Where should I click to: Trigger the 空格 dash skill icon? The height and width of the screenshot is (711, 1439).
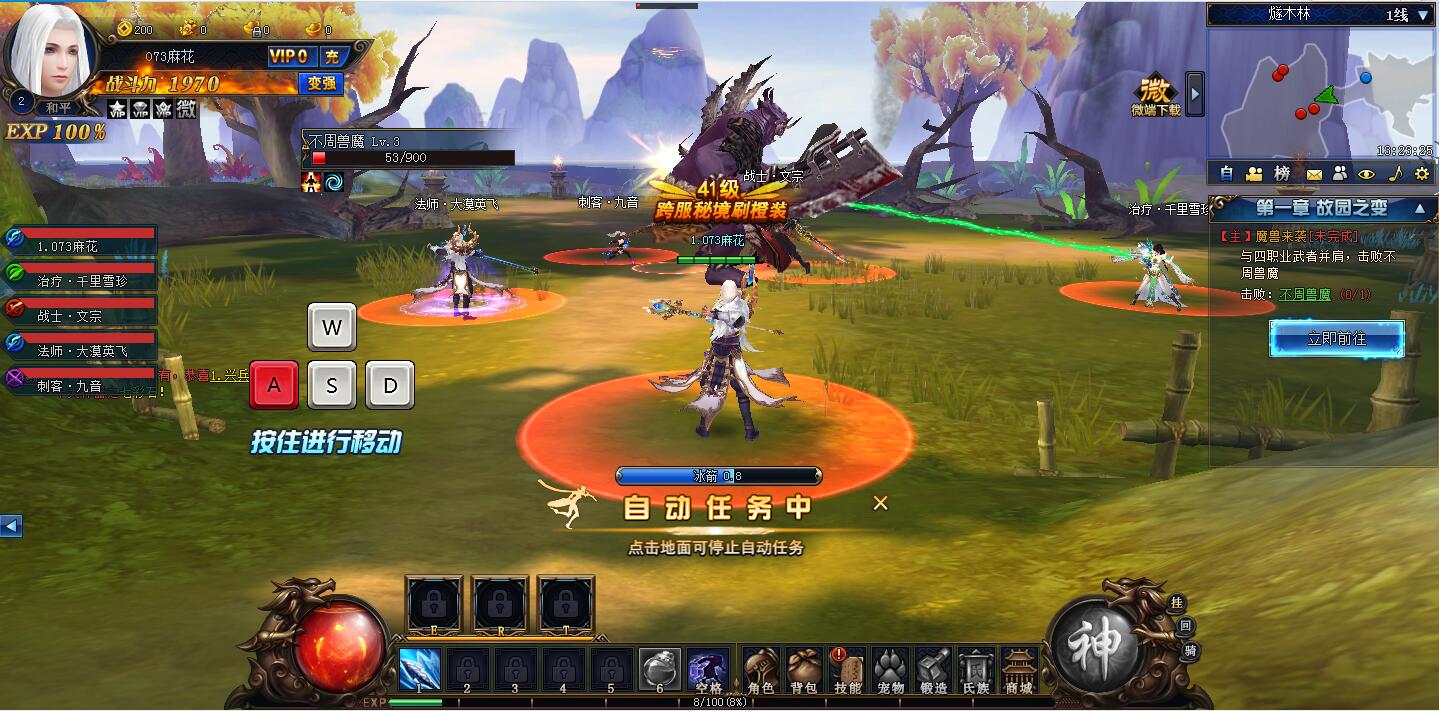click(708, 668)
